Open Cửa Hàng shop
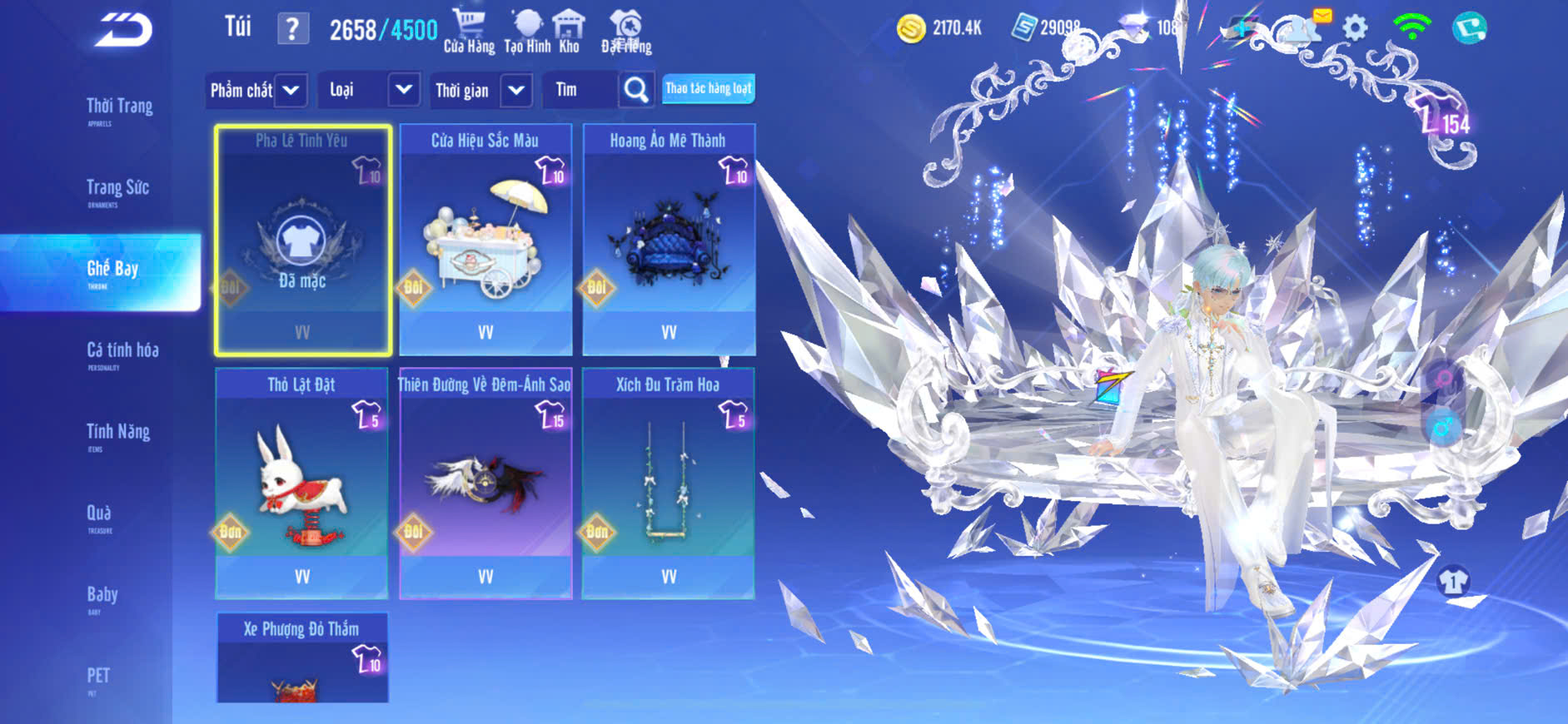This screenshot has height=724, width=1568. (x=469, y=32)
